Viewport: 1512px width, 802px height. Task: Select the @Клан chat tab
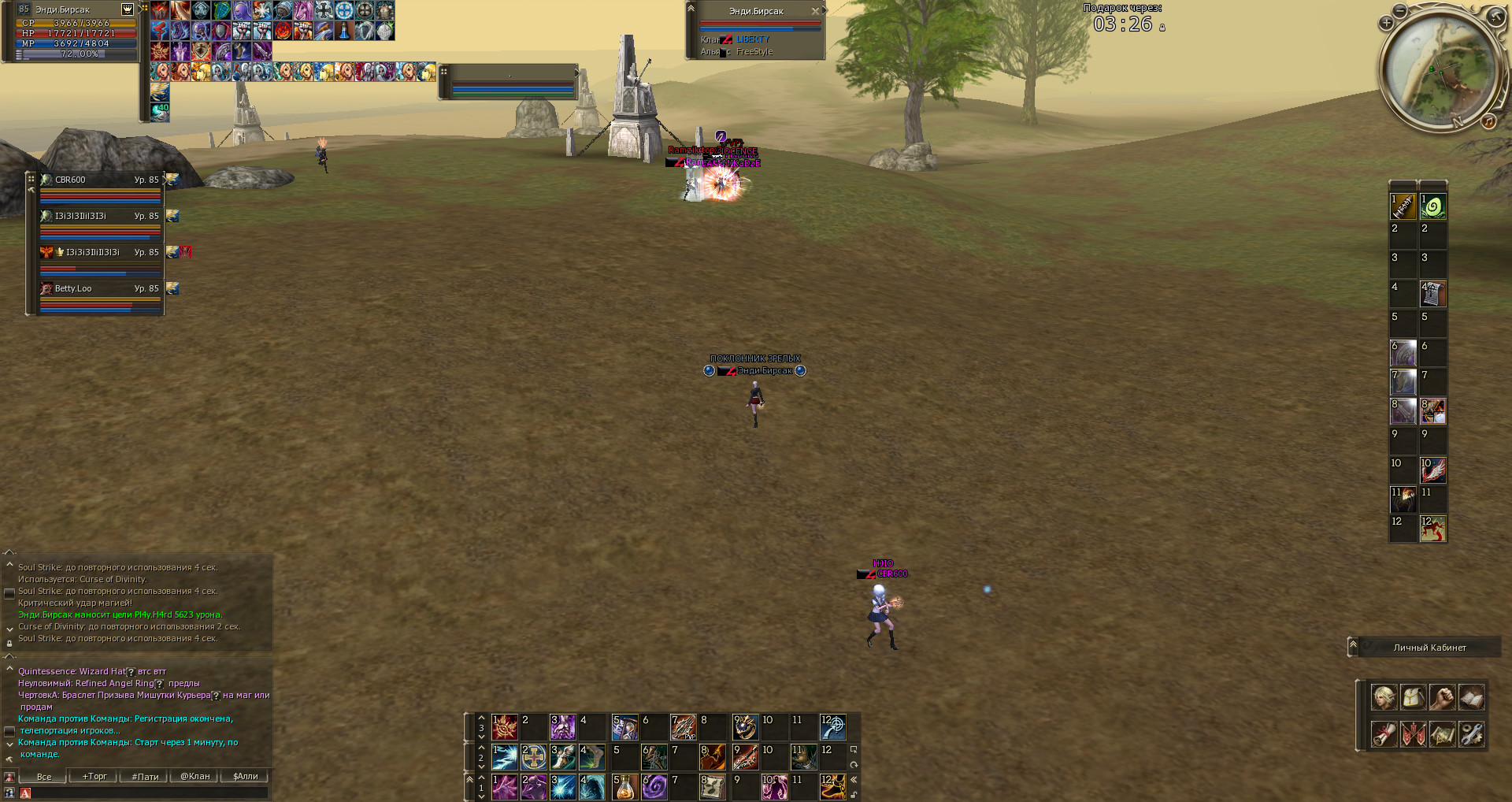pos(195,776)
